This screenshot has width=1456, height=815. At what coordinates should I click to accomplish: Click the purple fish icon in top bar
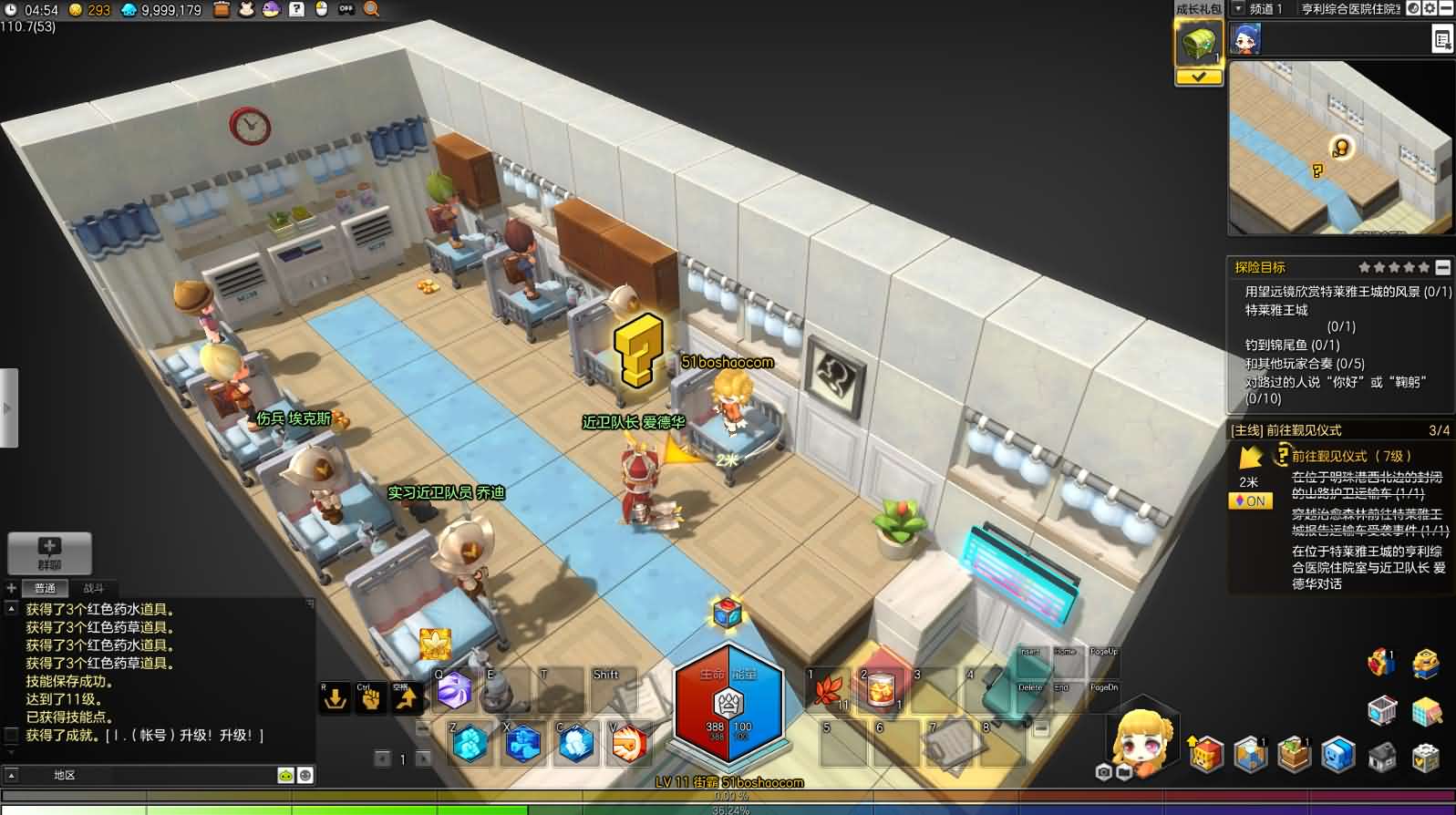click(x=271, y=9)
